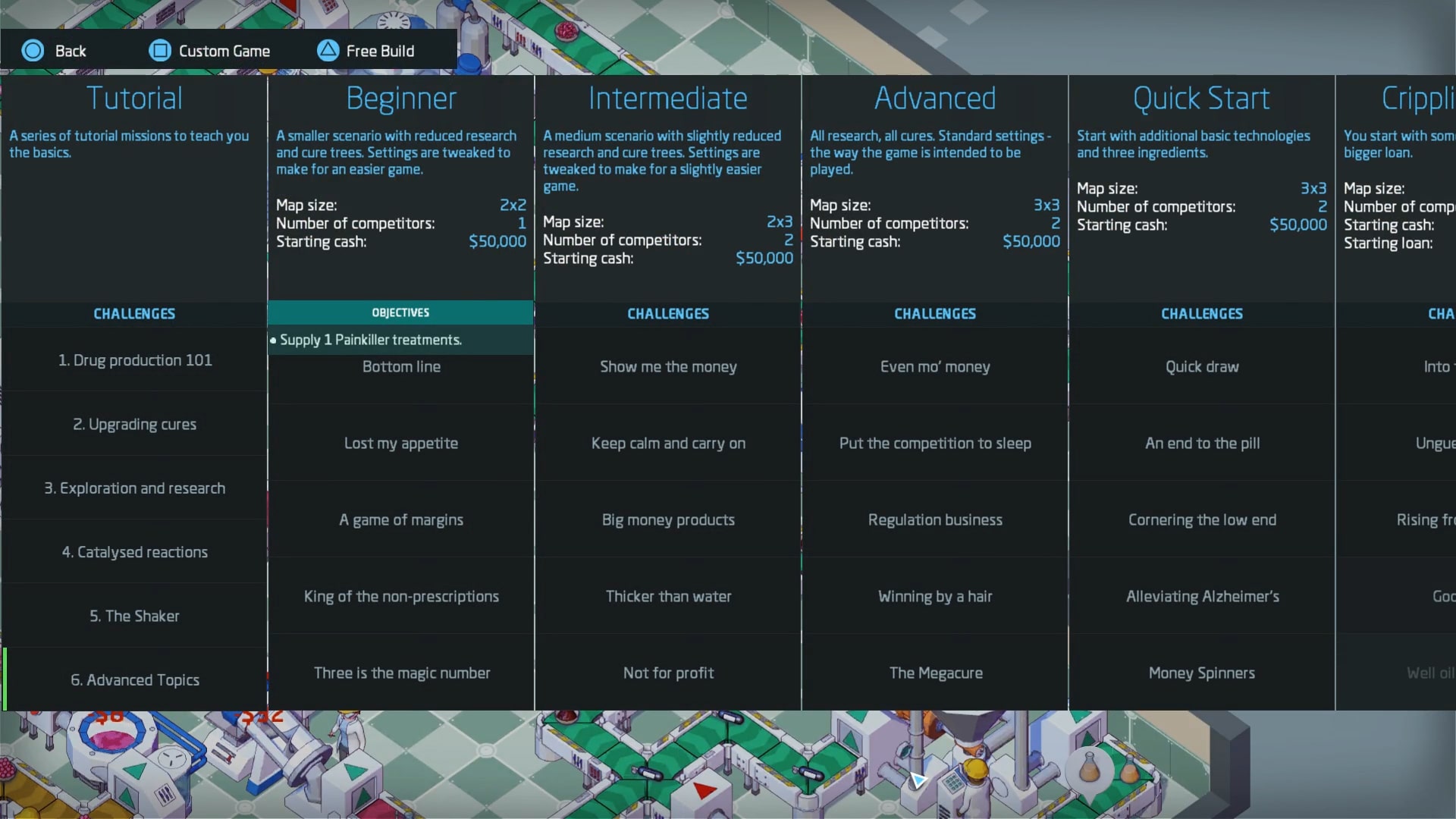The image size is (1456, 819).
Task: Select the Bottom line challenge
Action: pos(401,367)
